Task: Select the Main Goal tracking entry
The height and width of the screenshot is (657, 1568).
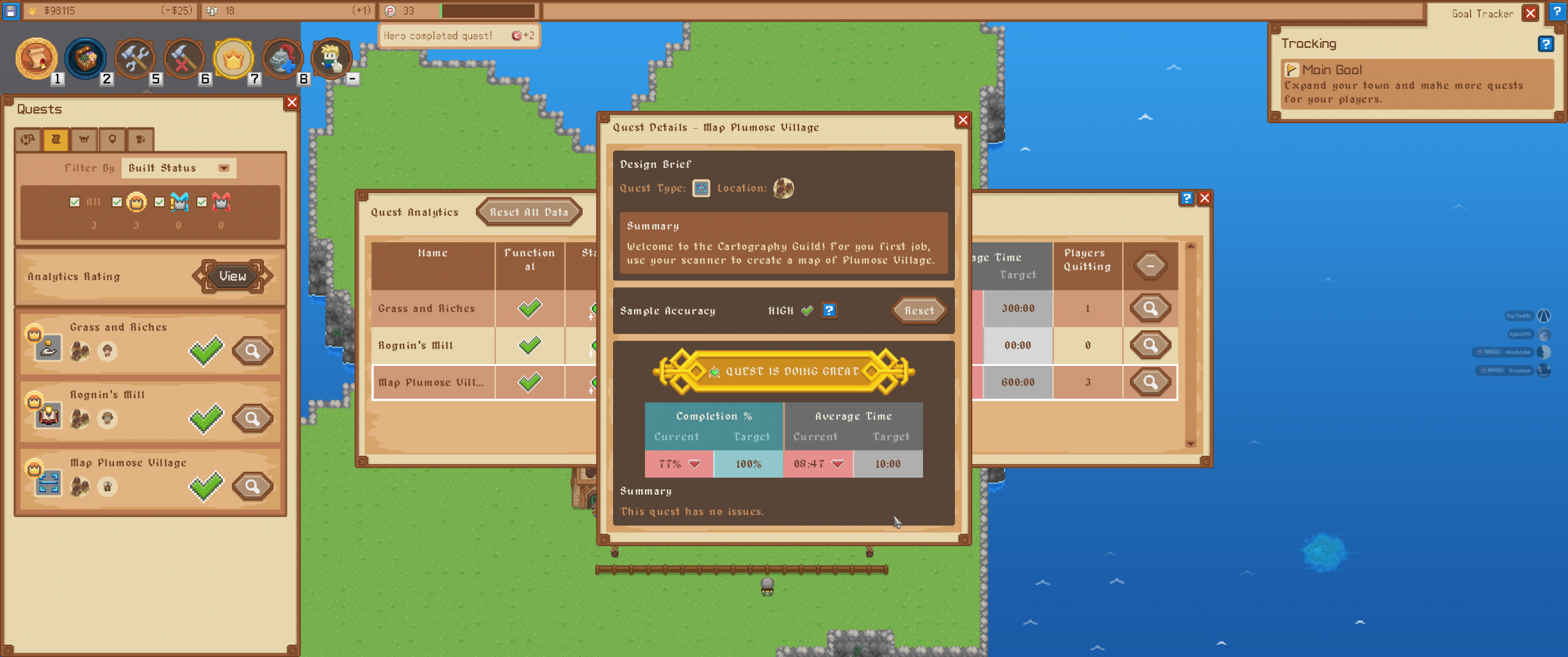Action: pyautogui.click(x=1416, y=84)
